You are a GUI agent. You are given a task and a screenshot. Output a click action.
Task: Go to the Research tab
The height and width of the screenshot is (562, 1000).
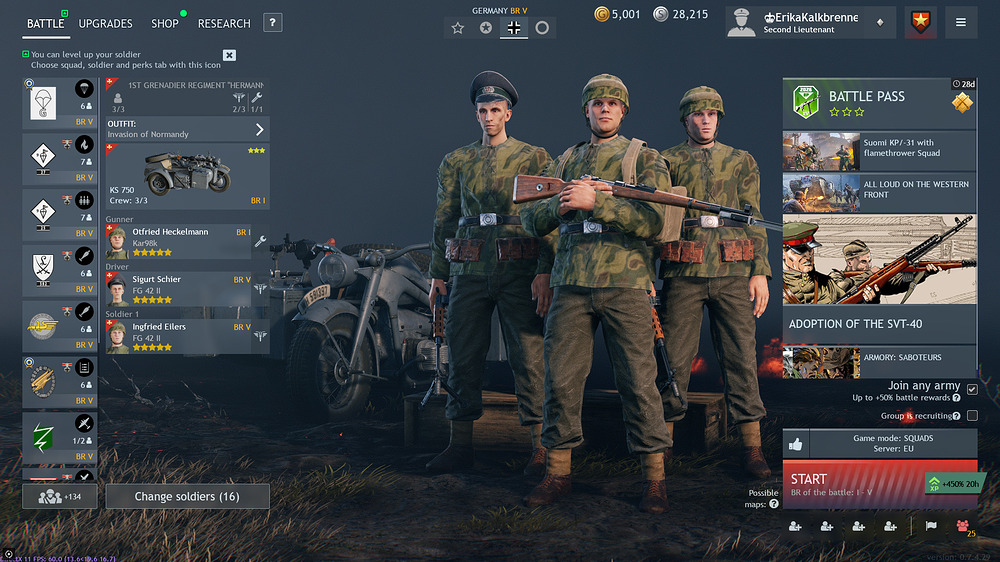(224, 23)
